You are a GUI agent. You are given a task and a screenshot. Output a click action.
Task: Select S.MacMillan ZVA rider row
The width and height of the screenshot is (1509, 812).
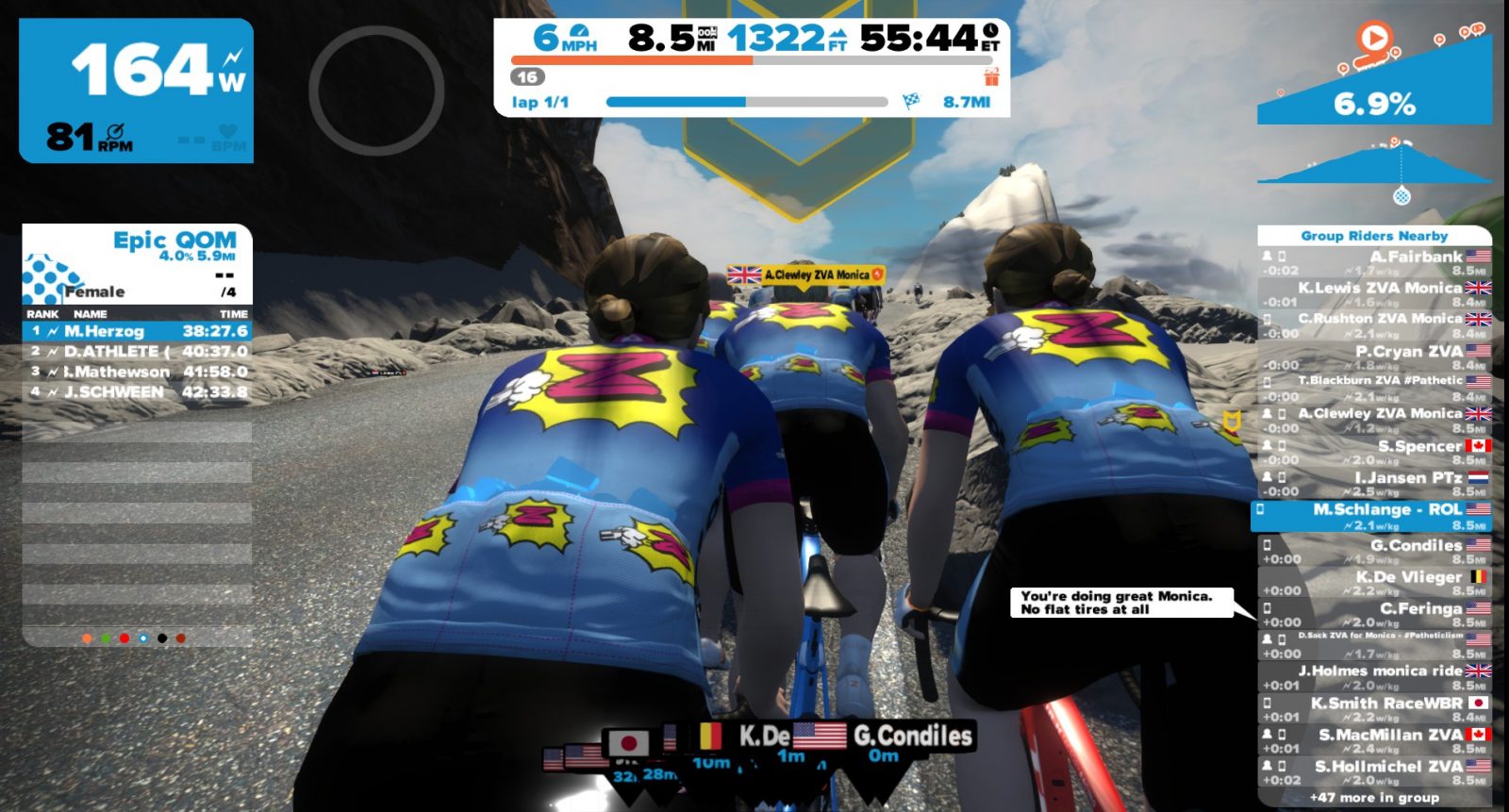coord(1375,741)
